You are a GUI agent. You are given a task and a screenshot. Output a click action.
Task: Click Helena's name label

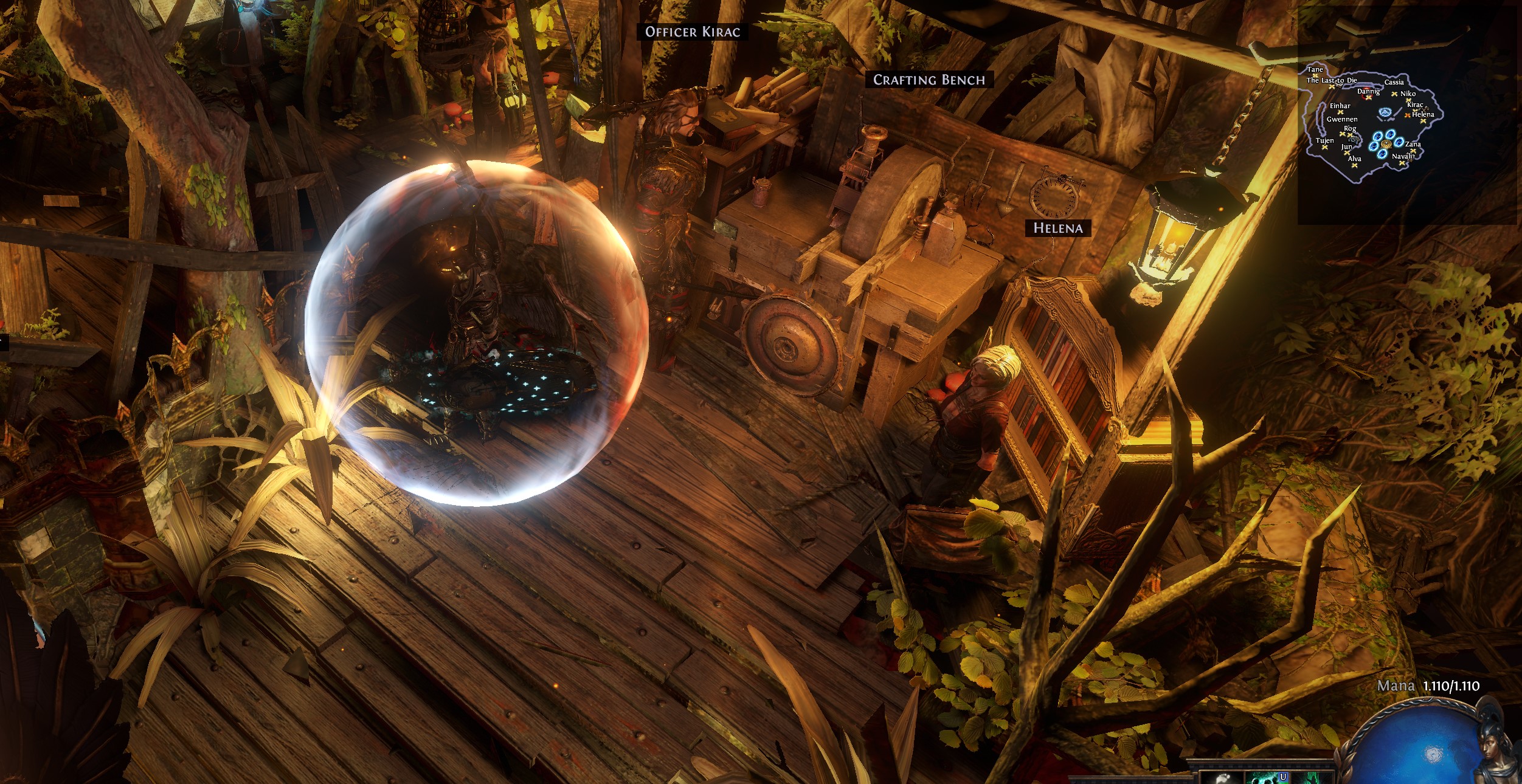coord(1058,228)
